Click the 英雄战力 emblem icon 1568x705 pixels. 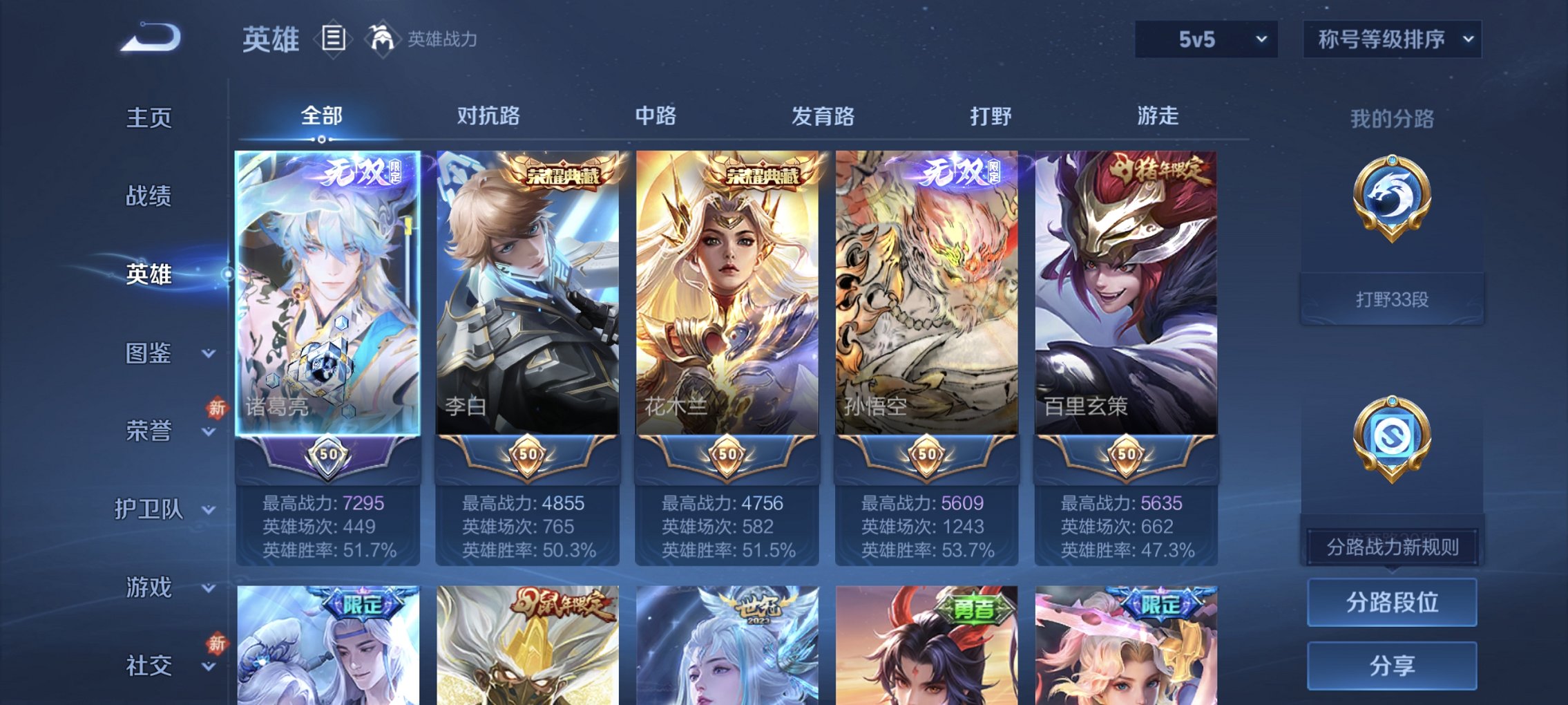click(x=384, y=38)
